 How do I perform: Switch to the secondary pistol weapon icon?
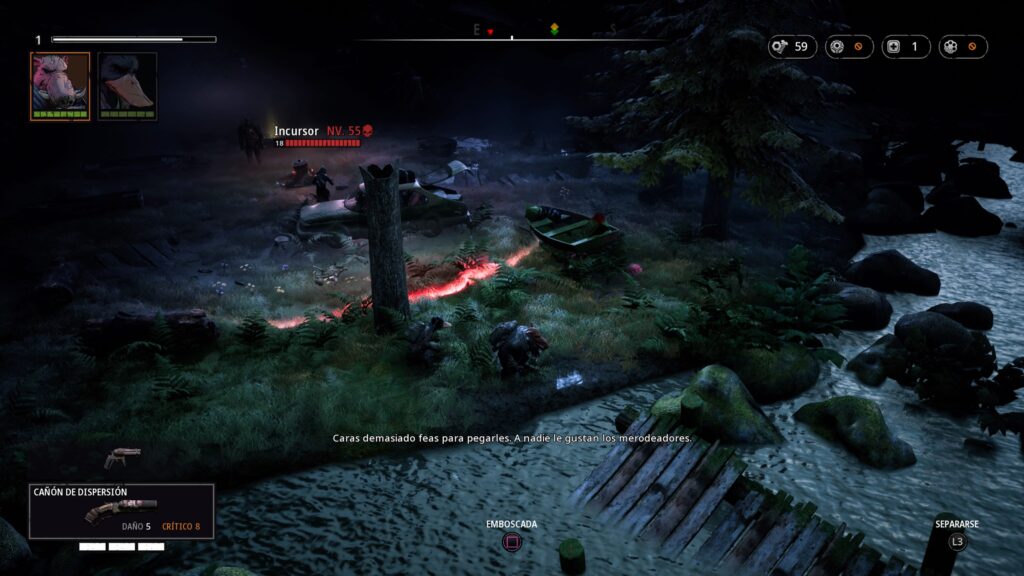tap(122, 457)
